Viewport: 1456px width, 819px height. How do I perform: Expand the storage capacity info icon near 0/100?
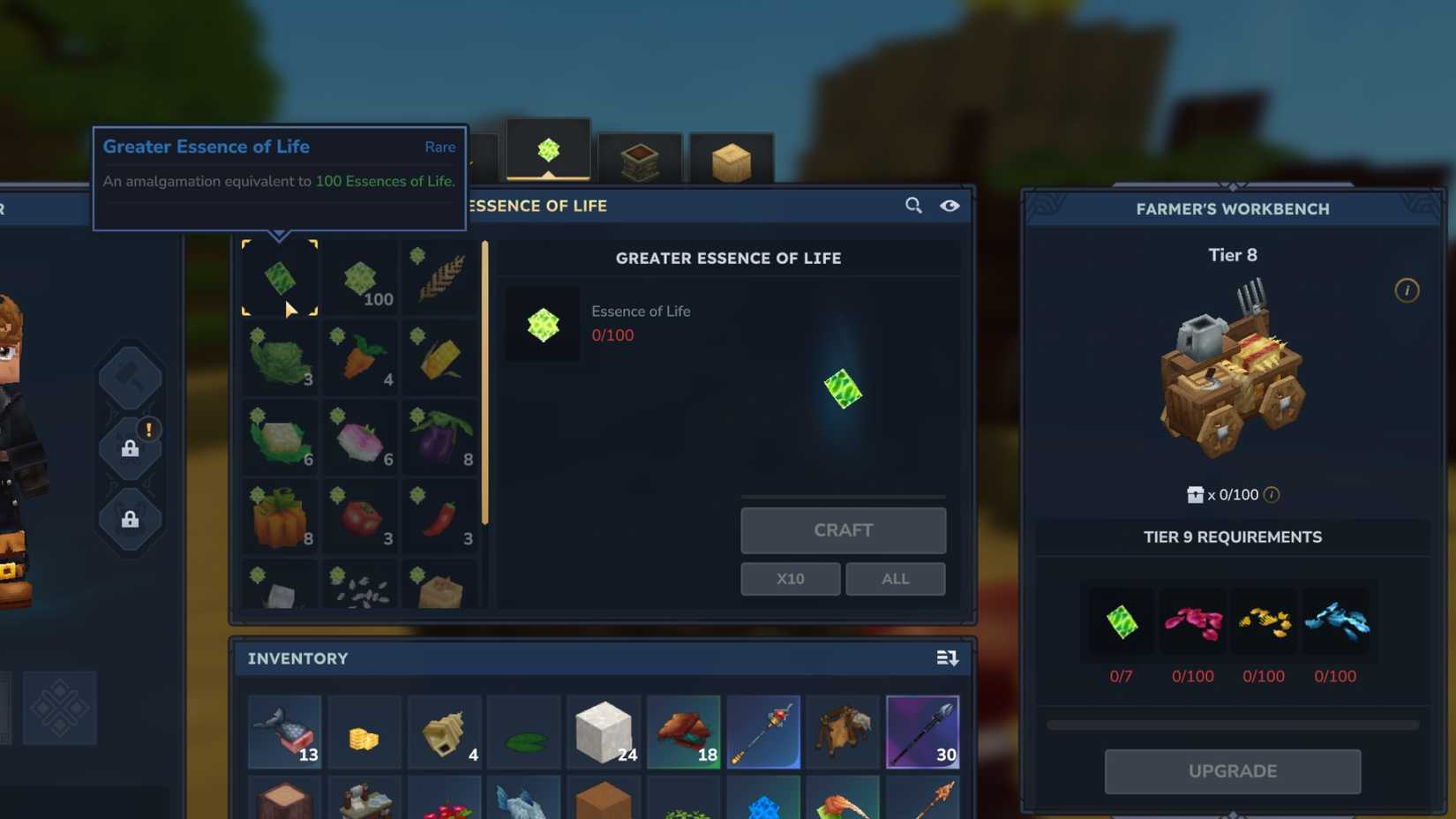(x=1269, y=495)
